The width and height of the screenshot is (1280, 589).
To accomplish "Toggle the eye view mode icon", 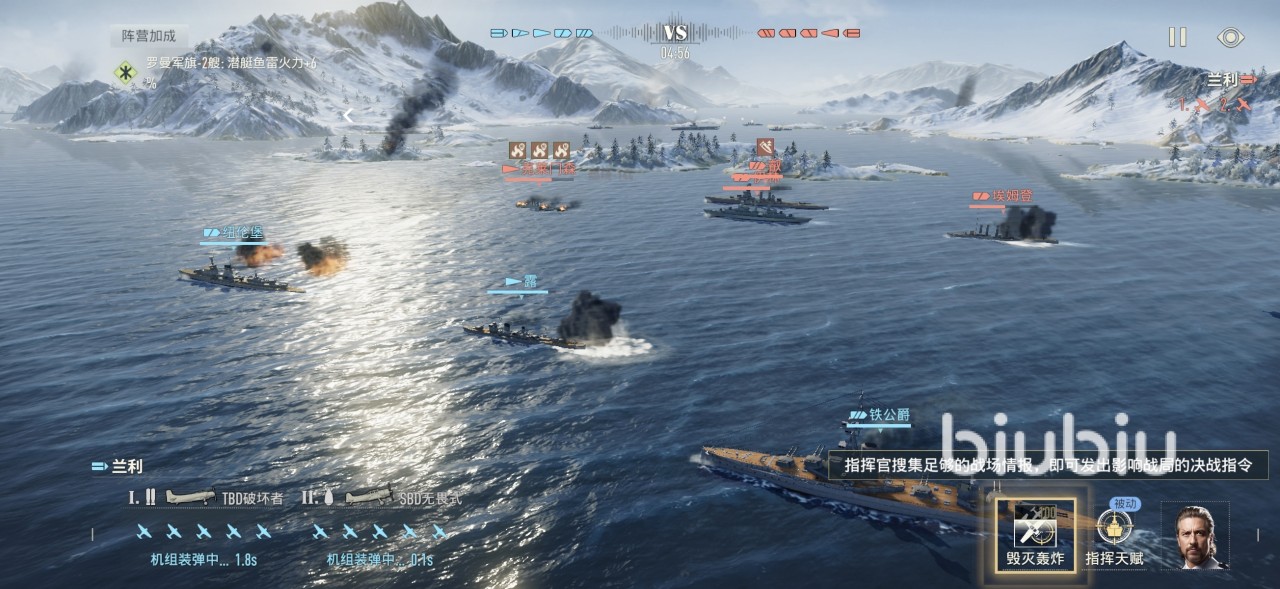I will click(1231, 38).
